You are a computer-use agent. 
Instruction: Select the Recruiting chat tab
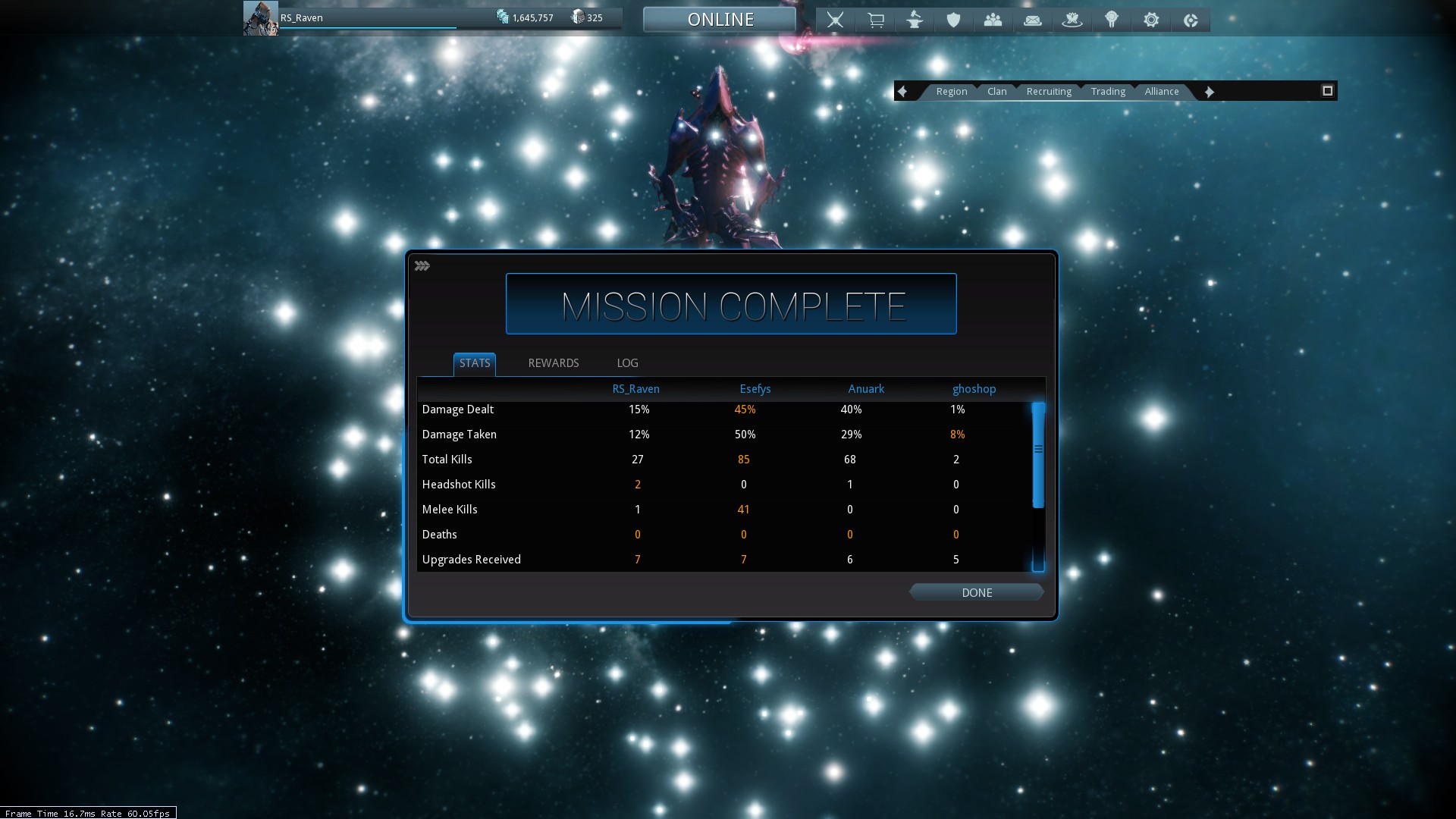click(x=1048, y=92)
